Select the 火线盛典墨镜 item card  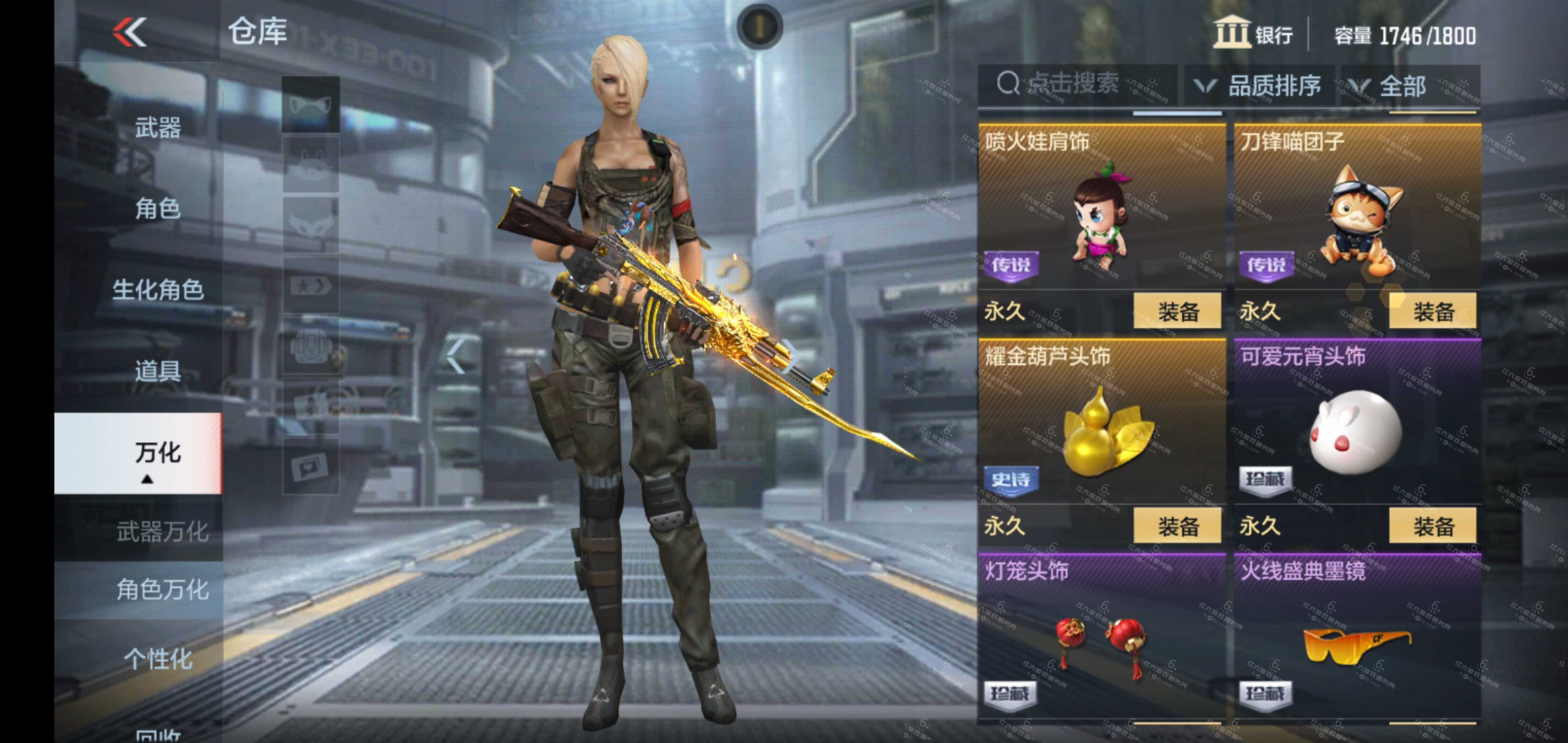(x=1357, y=636)
